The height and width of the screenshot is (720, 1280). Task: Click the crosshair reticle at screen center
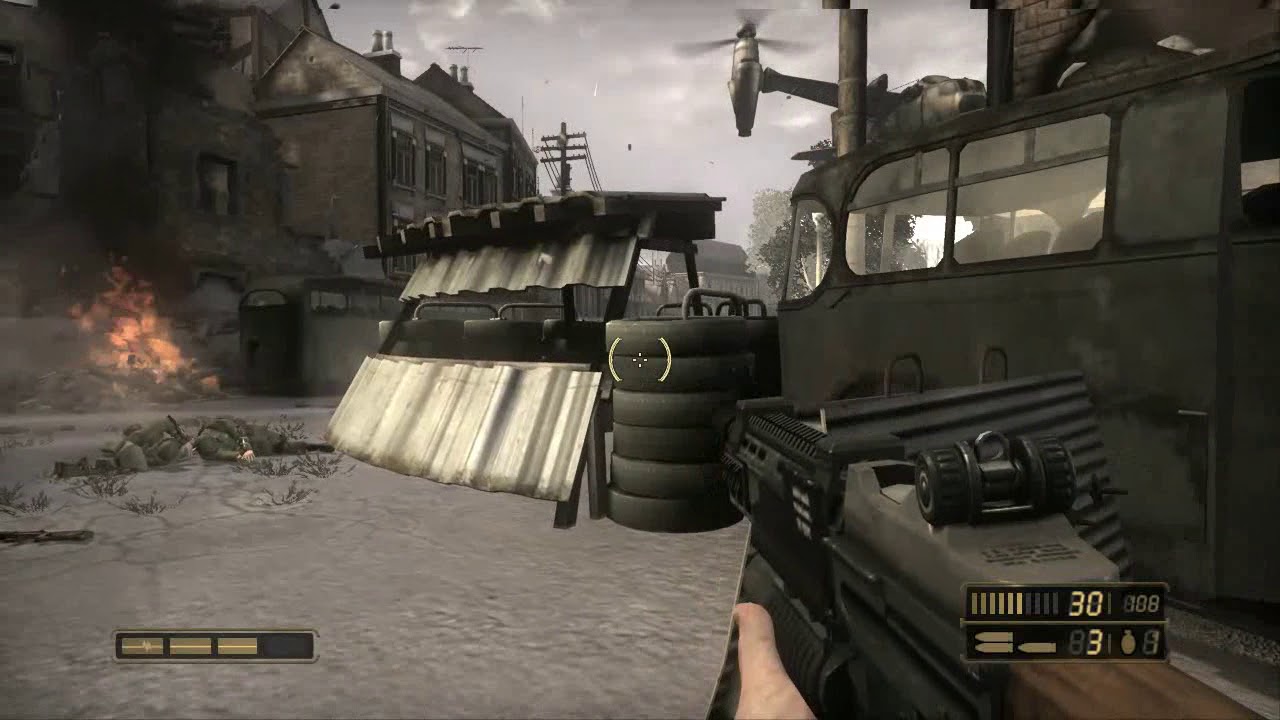click(x=640, y=360)
